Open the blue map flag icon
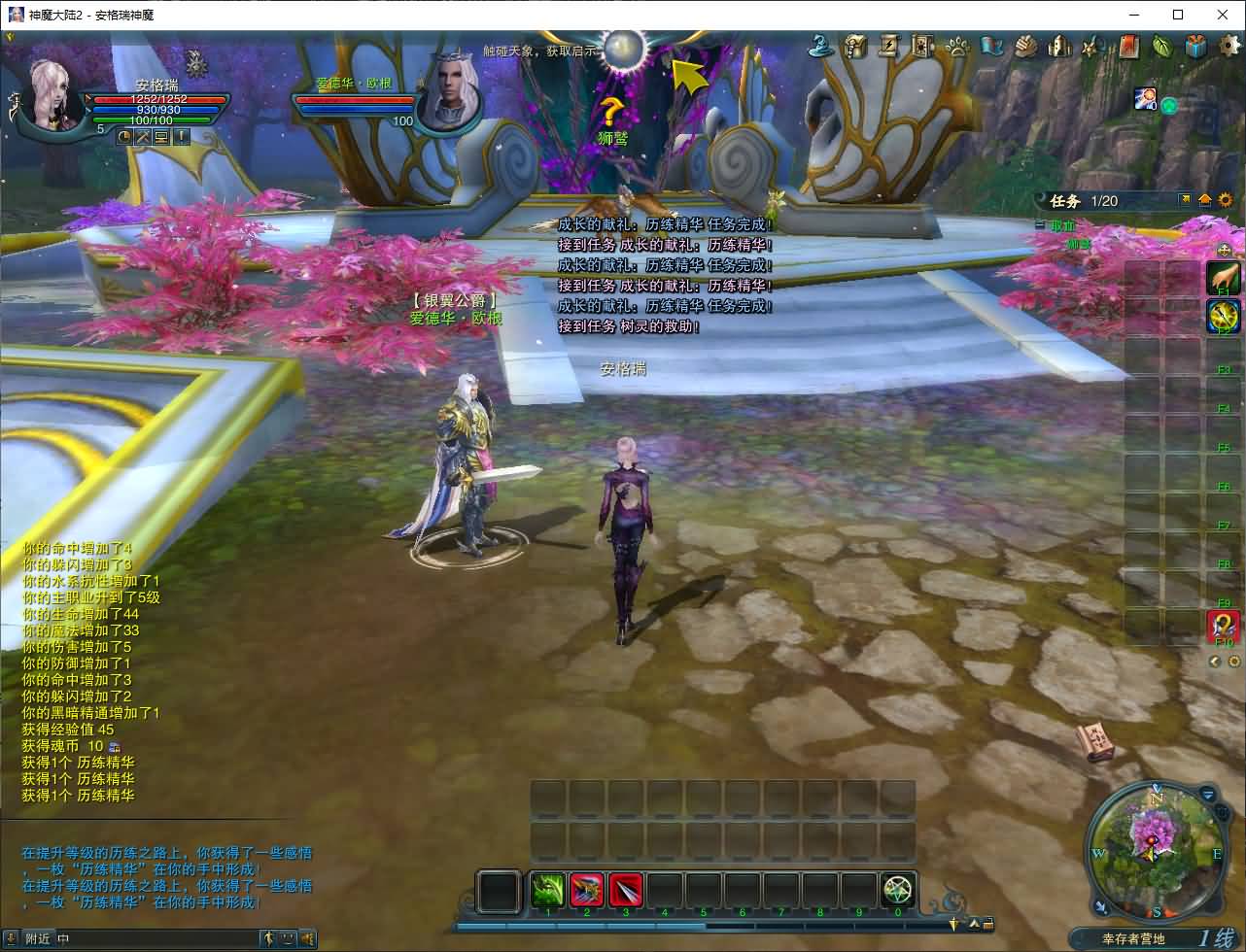 (x=992, y=46)
